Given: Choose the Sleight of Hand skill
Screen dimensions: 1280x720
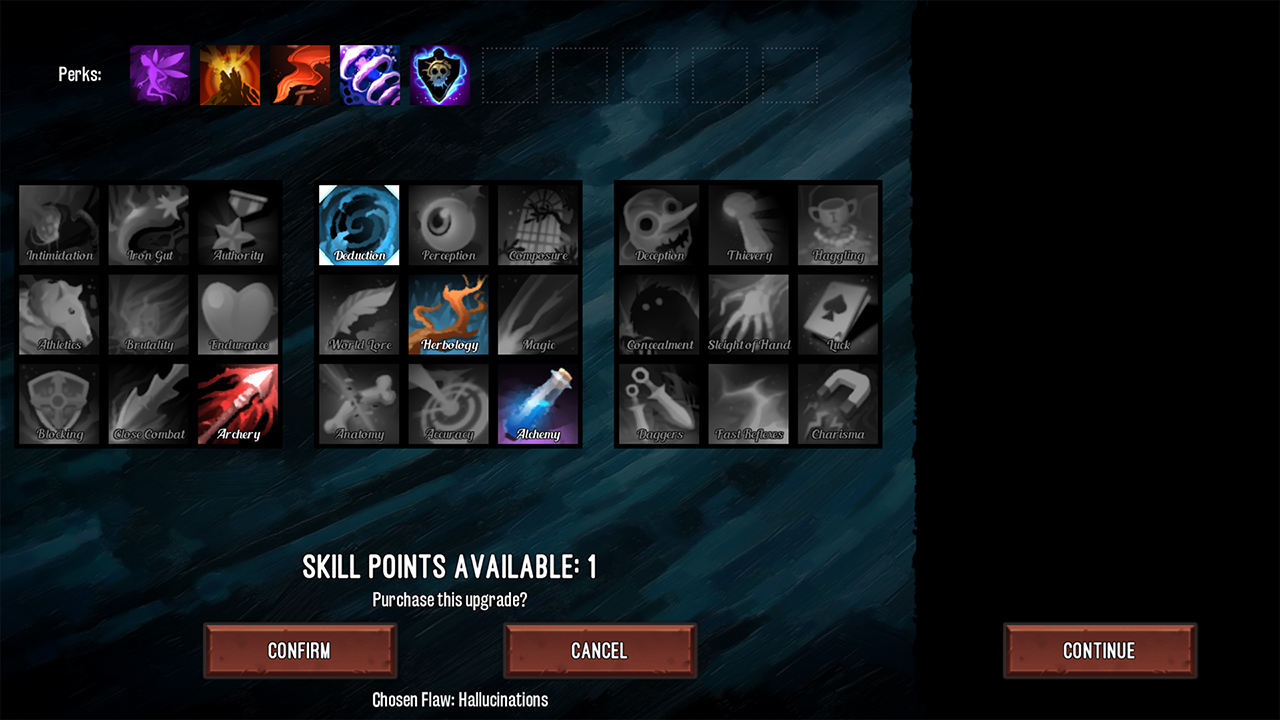Looking at the screenshot, I should tap(748, 314).
